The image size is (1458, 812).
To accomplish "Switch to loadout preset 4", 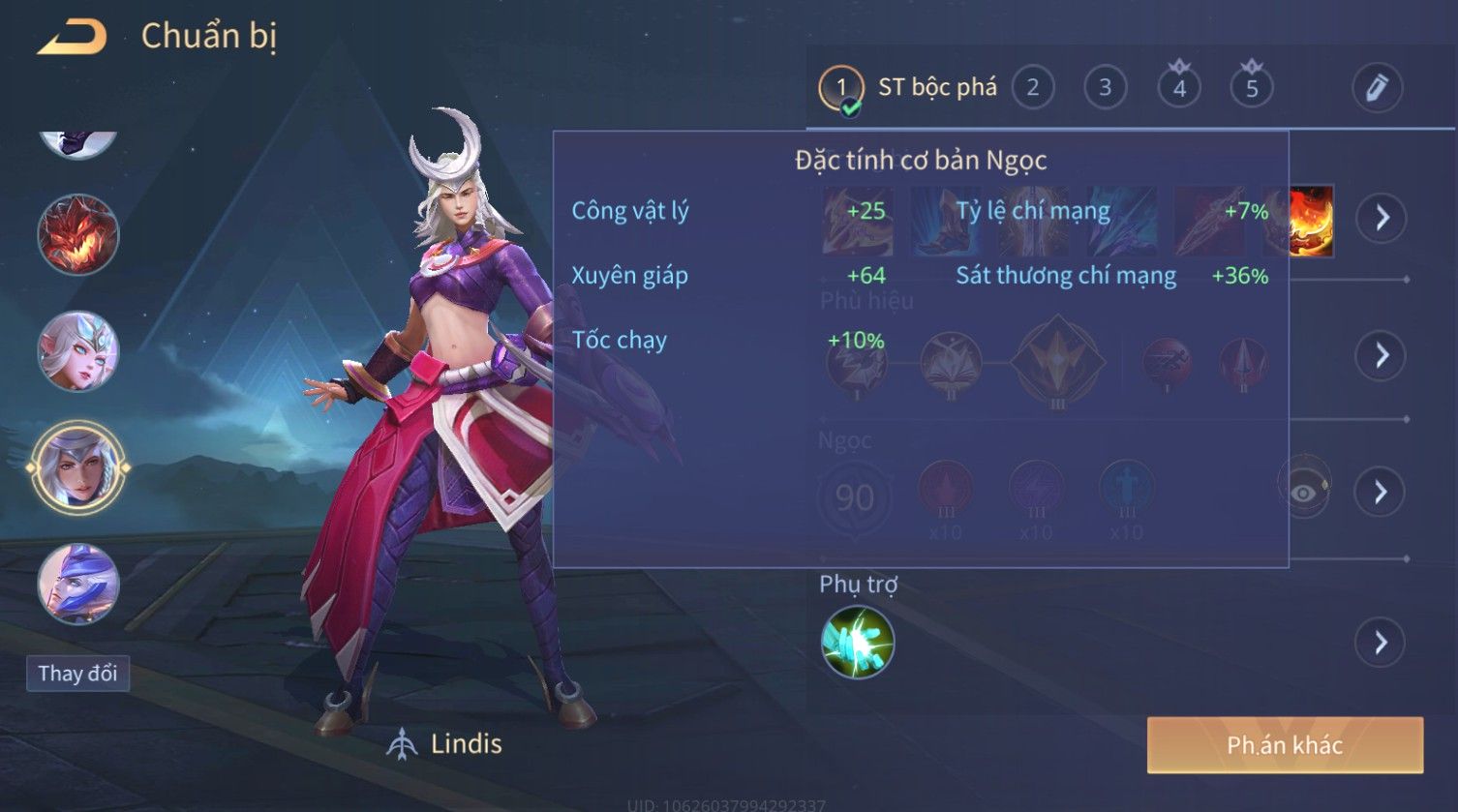I will (1178, 88).
